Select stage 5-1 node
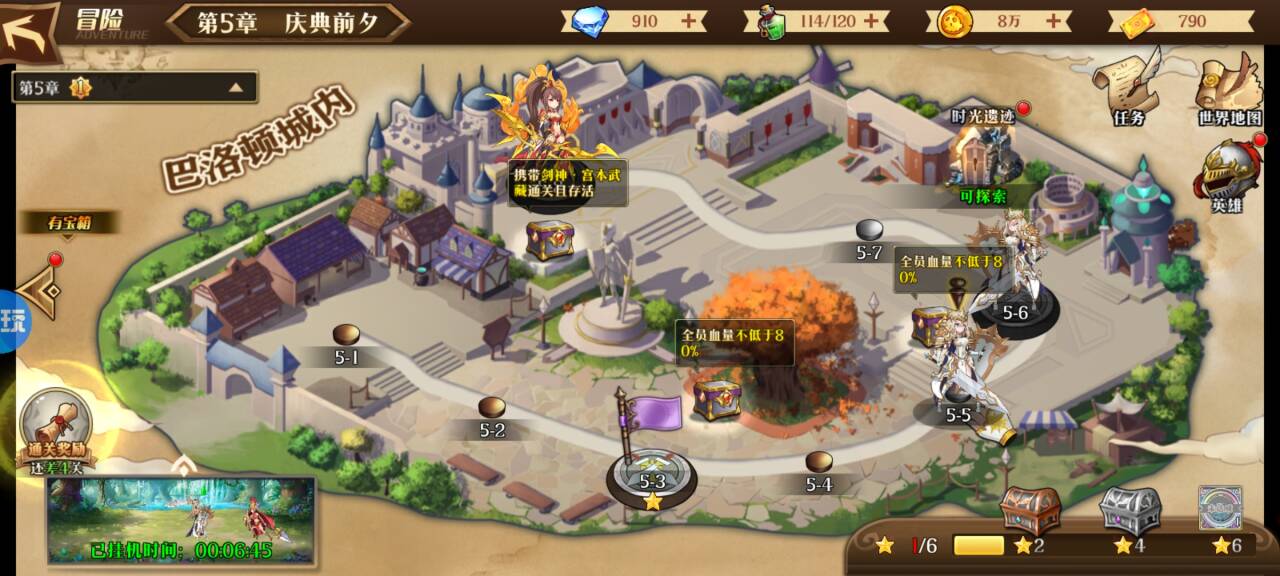 coord(346,336)
